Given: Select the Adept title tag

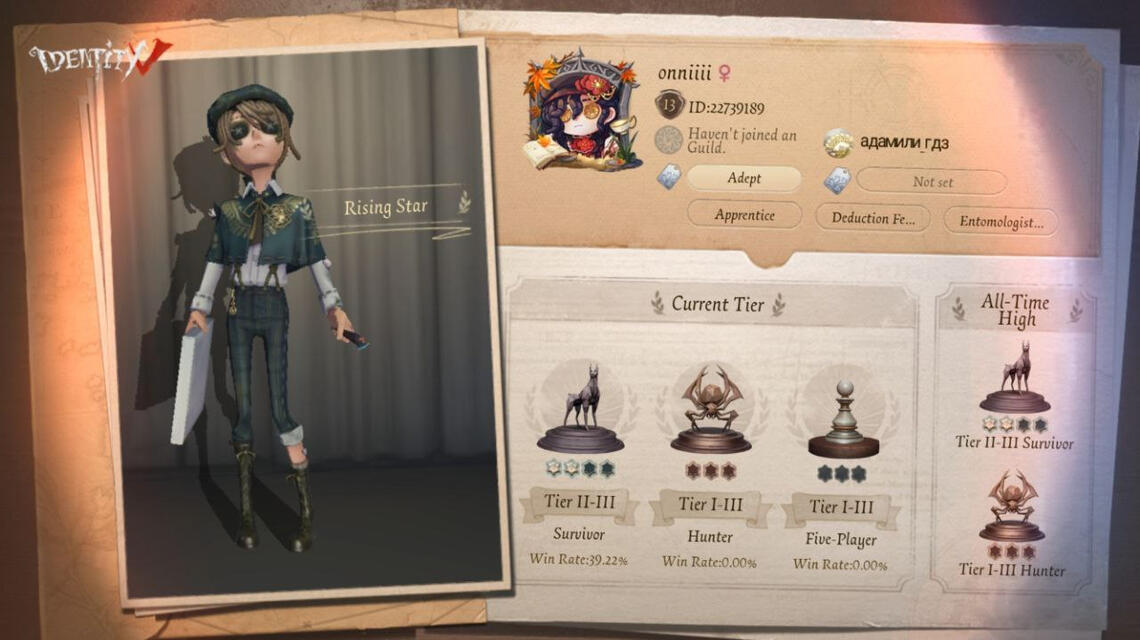Looking at the screenshot, I should pyautogui.click(x=744, y=179).
